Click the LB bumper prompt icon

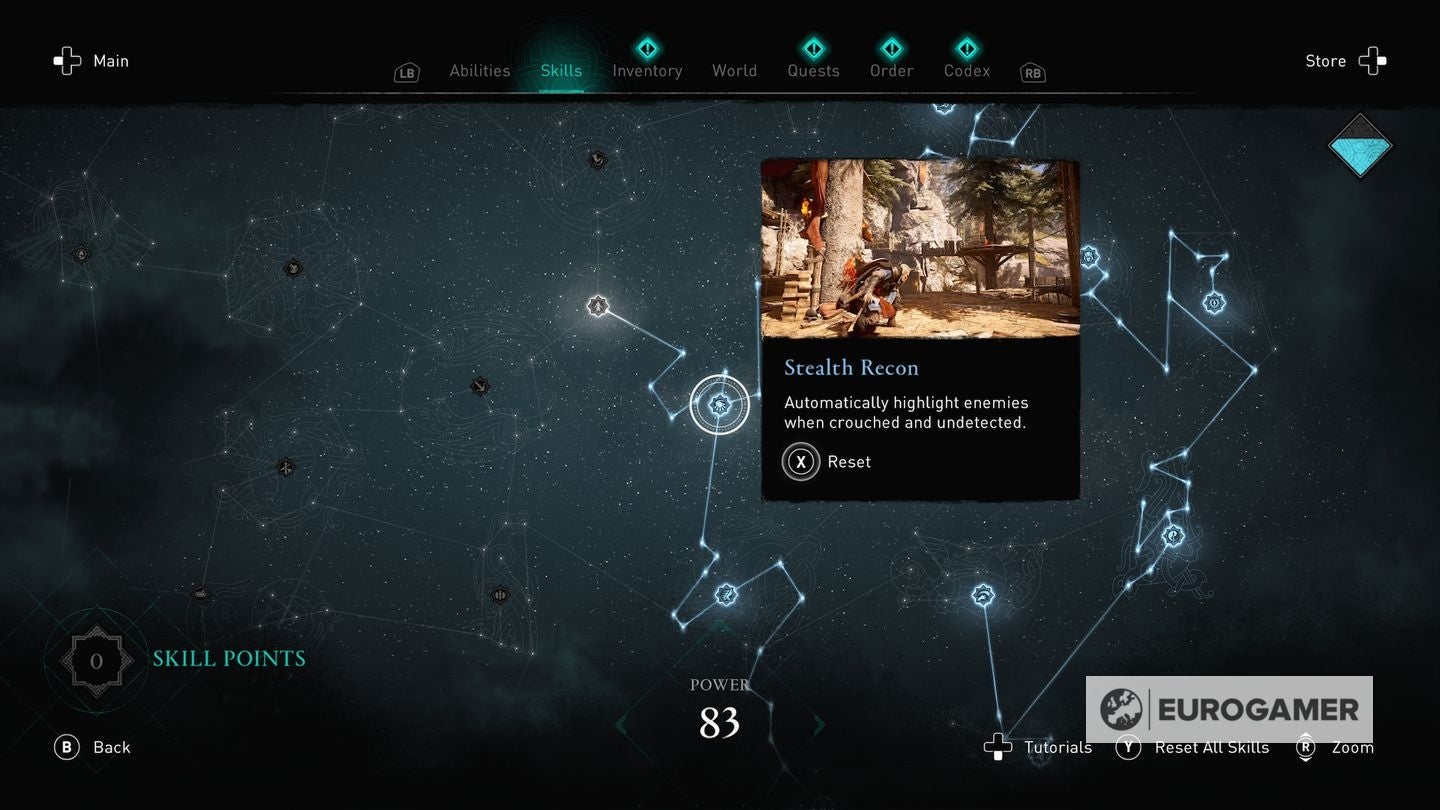(406, 72)
